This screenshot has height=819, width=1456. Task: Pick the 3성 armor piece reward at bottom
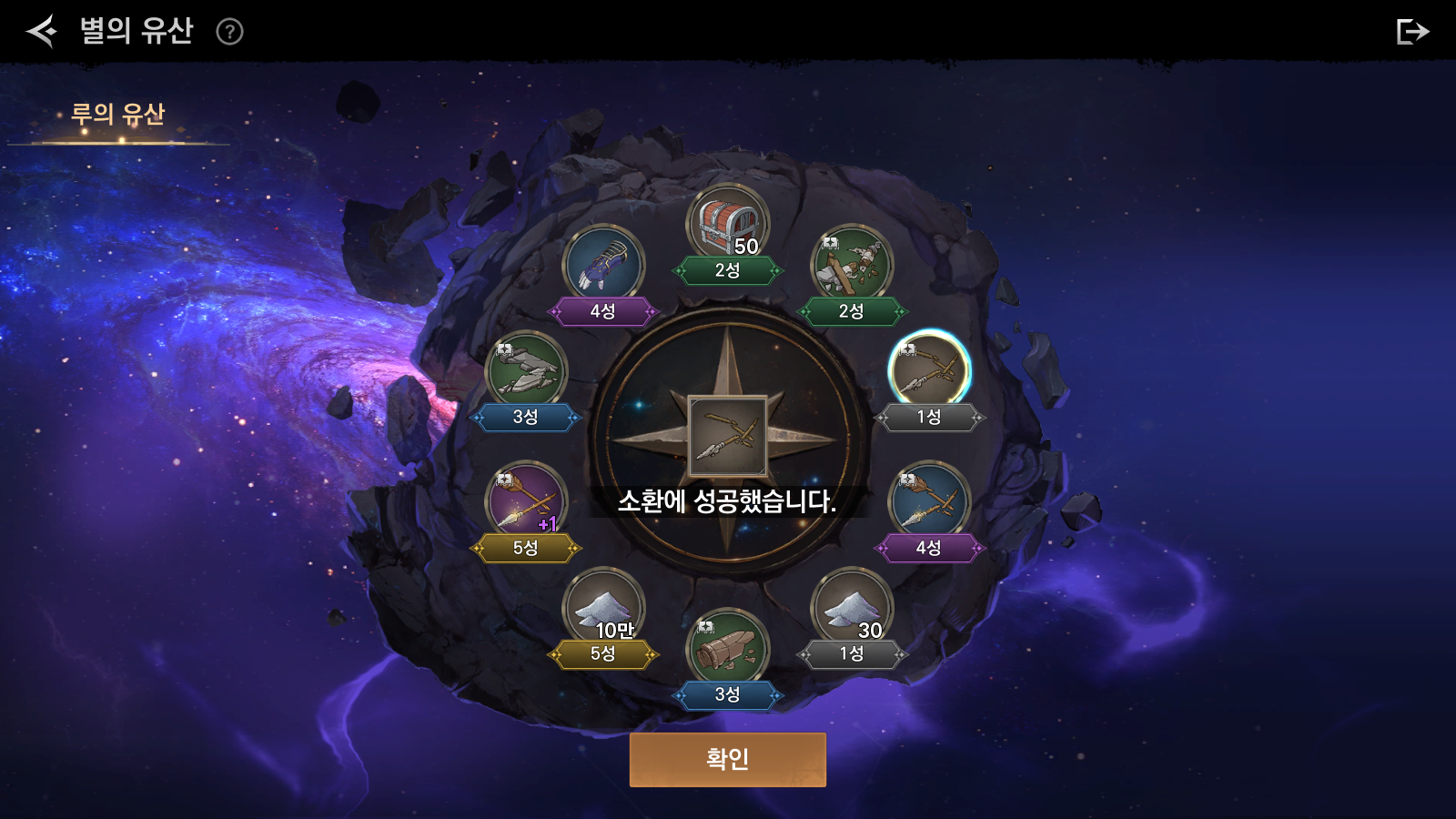tap(727, 648)
